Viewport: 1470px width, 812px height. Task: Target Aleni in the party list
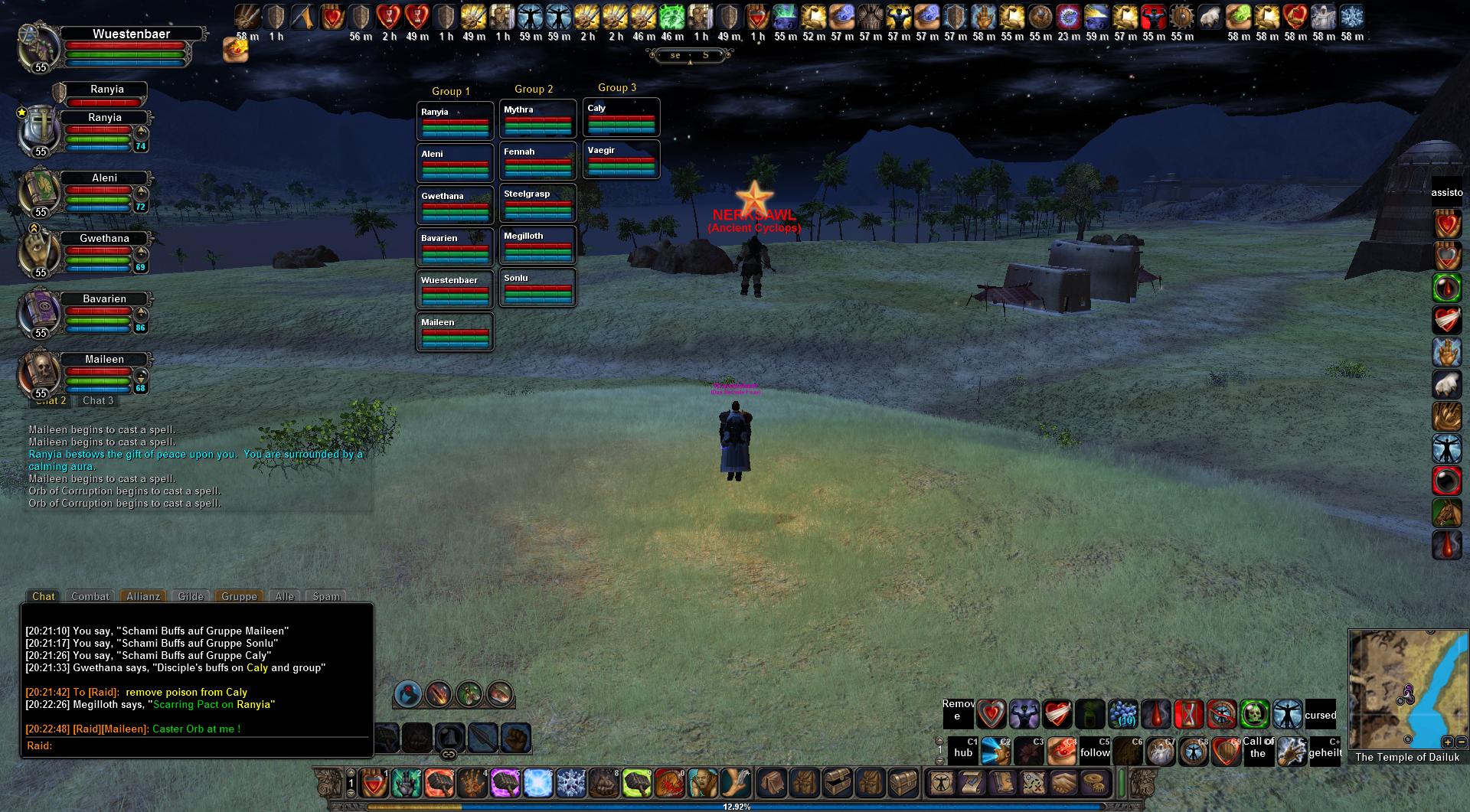[x=105, y=178]
